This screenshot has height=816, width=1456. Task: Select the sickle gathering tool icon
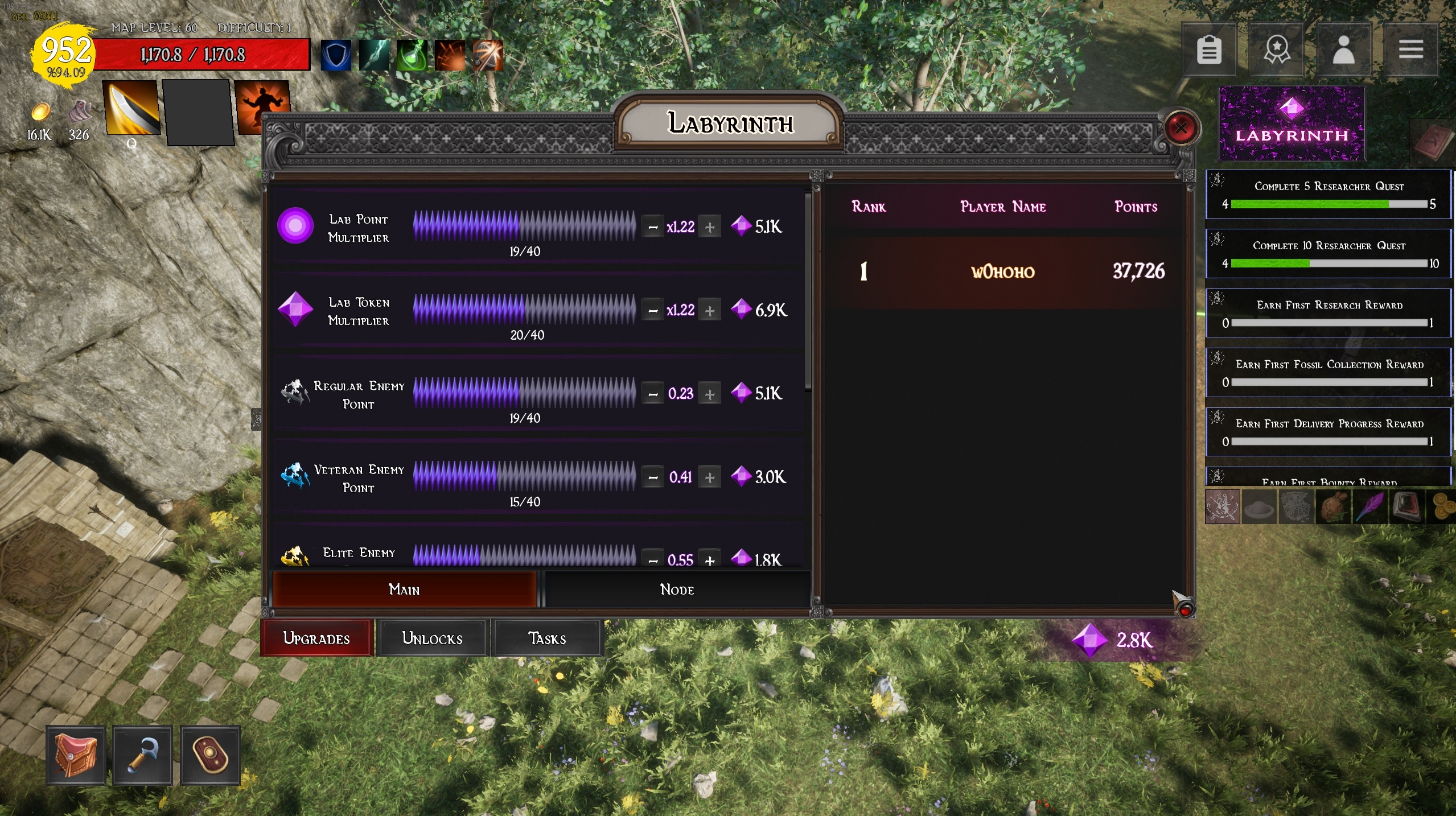pyautogui.click(x=142, y=755)
